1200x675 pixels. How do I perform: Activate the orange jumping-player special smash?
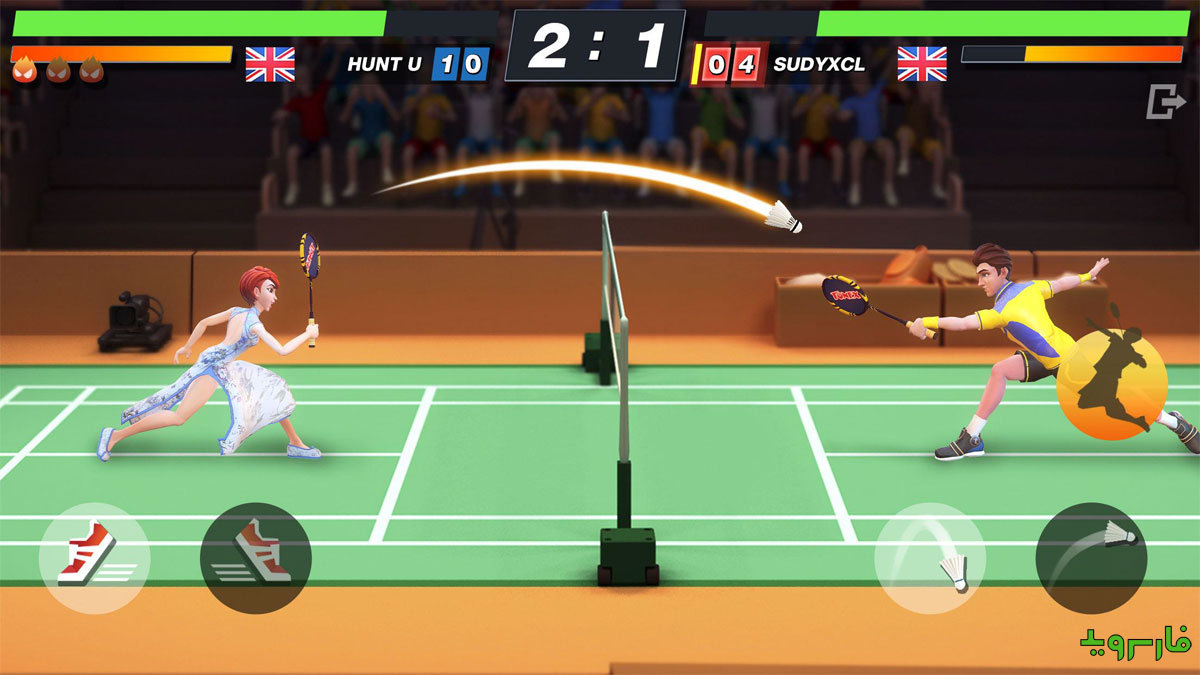tap(1112, 384)
